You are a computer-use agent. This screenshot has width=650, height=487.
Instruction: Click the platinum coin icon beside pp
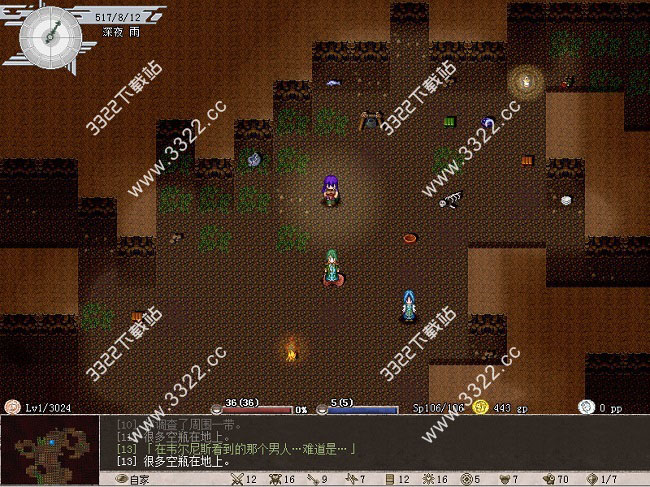coord(586,407)
